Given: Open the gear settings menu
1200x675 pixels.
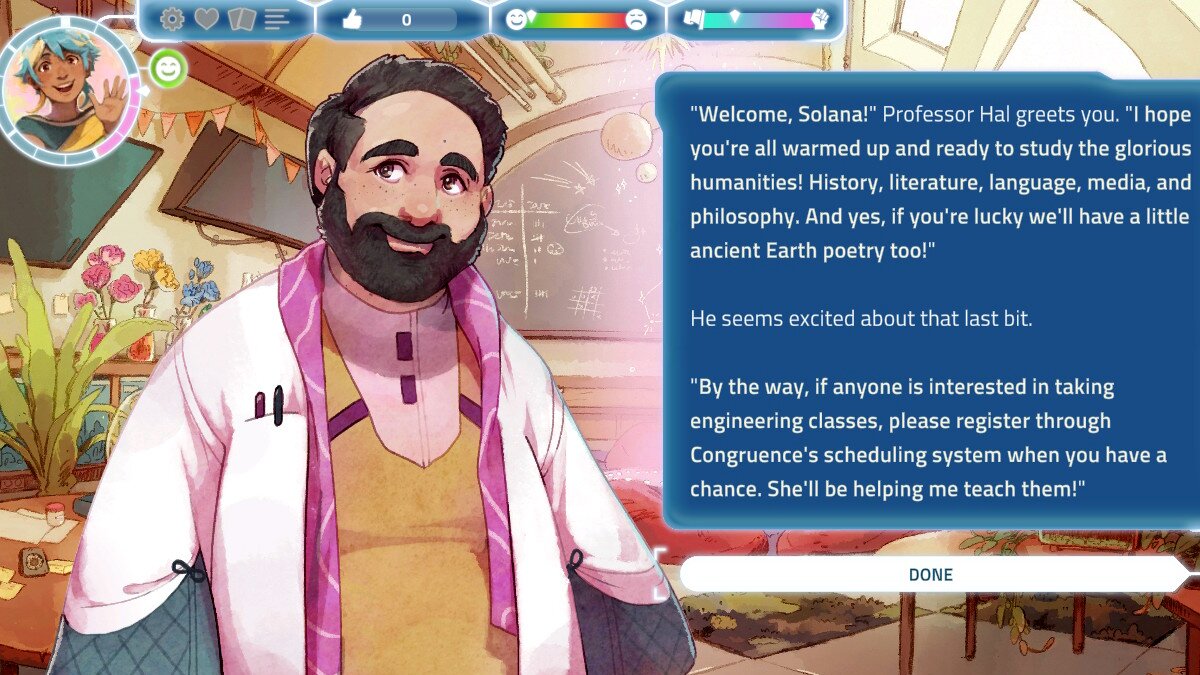Looking at the screenshot, I should tap(172, 19).
